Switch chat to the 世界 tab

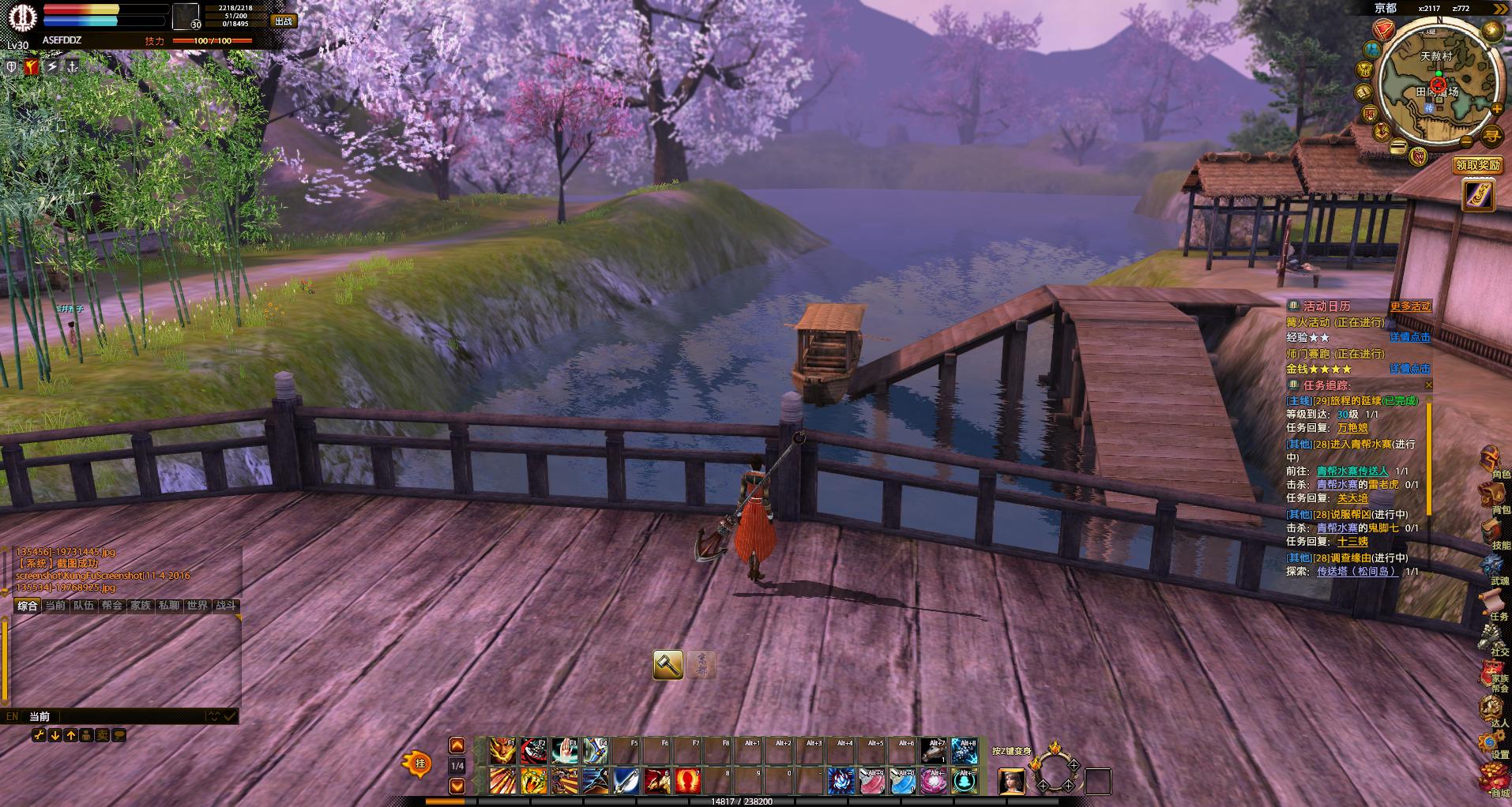[x=197, y=606]
